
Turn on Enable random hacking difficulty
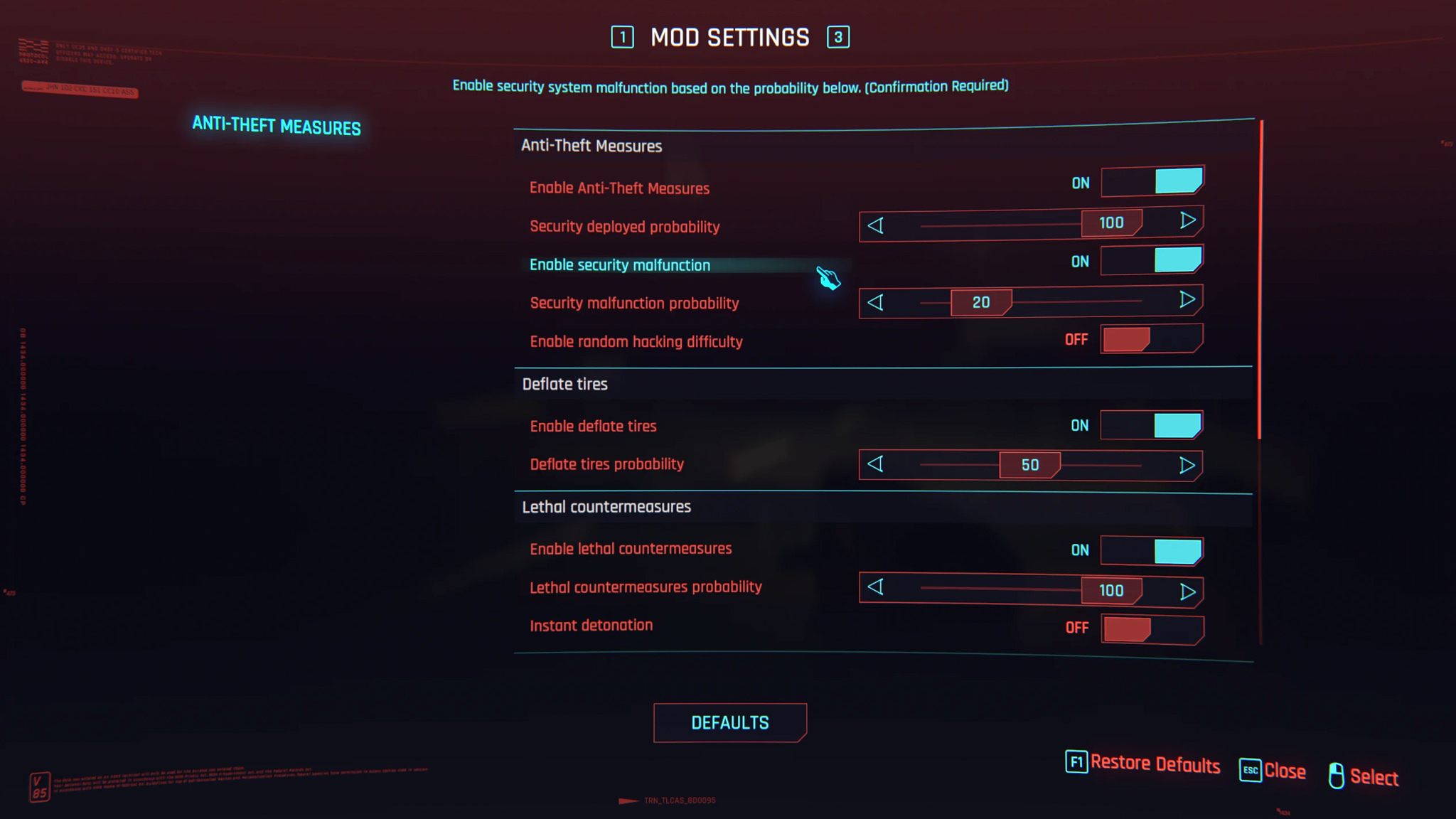1152,339
